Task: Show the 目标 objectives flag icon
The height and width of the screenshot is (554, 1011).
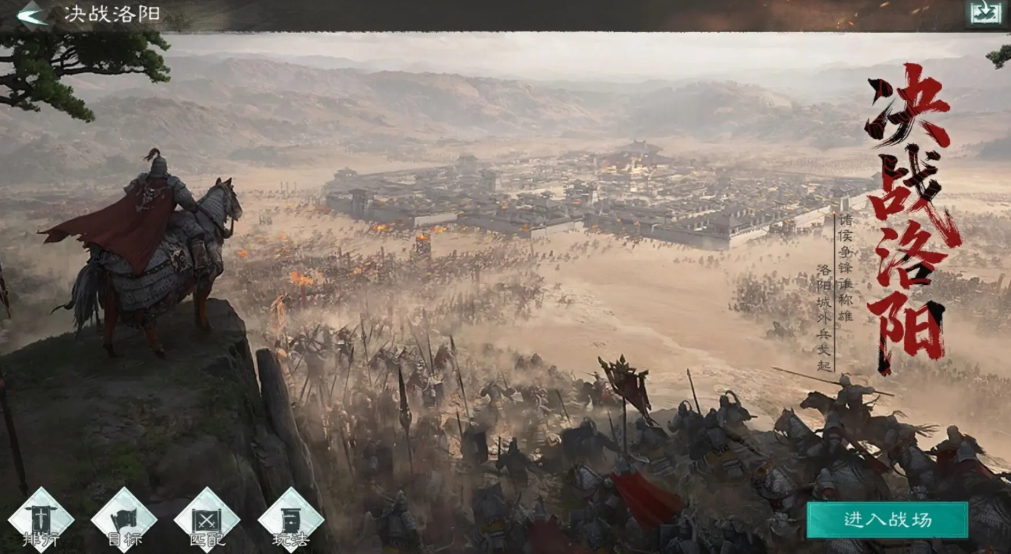Action: tap(124, 519)
